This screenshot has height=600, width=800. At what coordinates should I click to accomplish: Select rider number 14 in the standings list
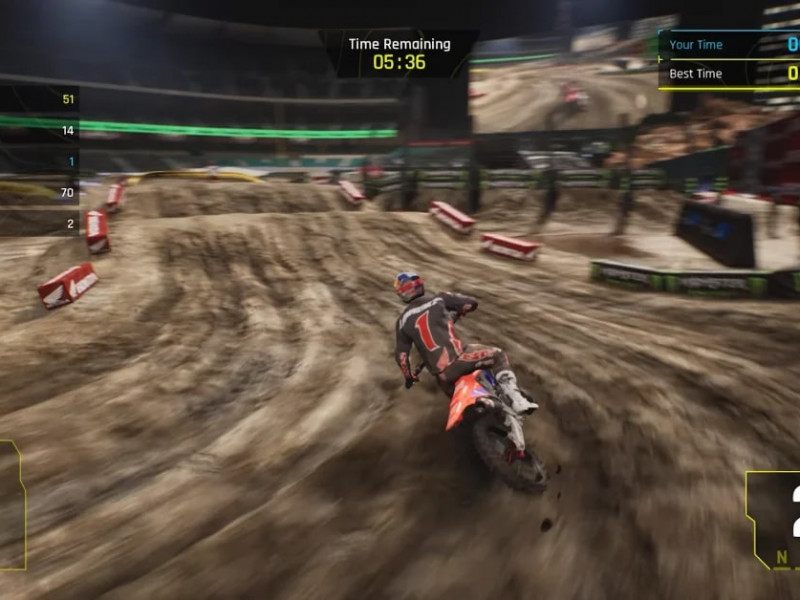pyautogui.click(x=40, y=130)
